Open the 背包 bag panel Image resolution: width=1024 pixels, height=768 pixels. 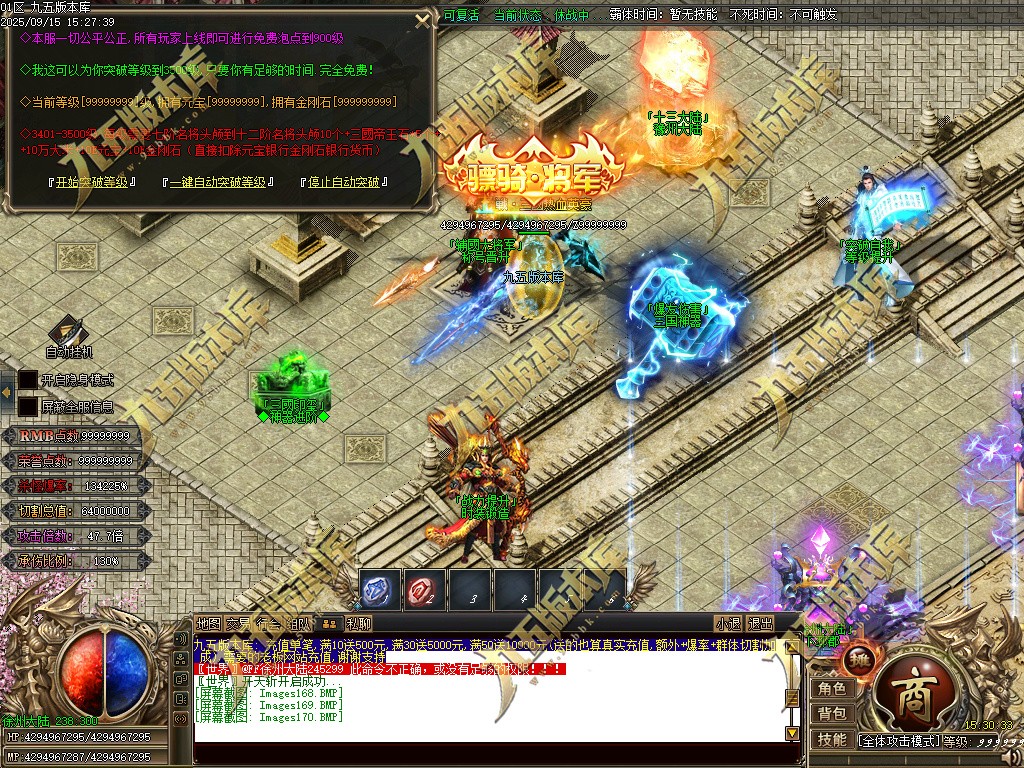click(x=832, y=714)
